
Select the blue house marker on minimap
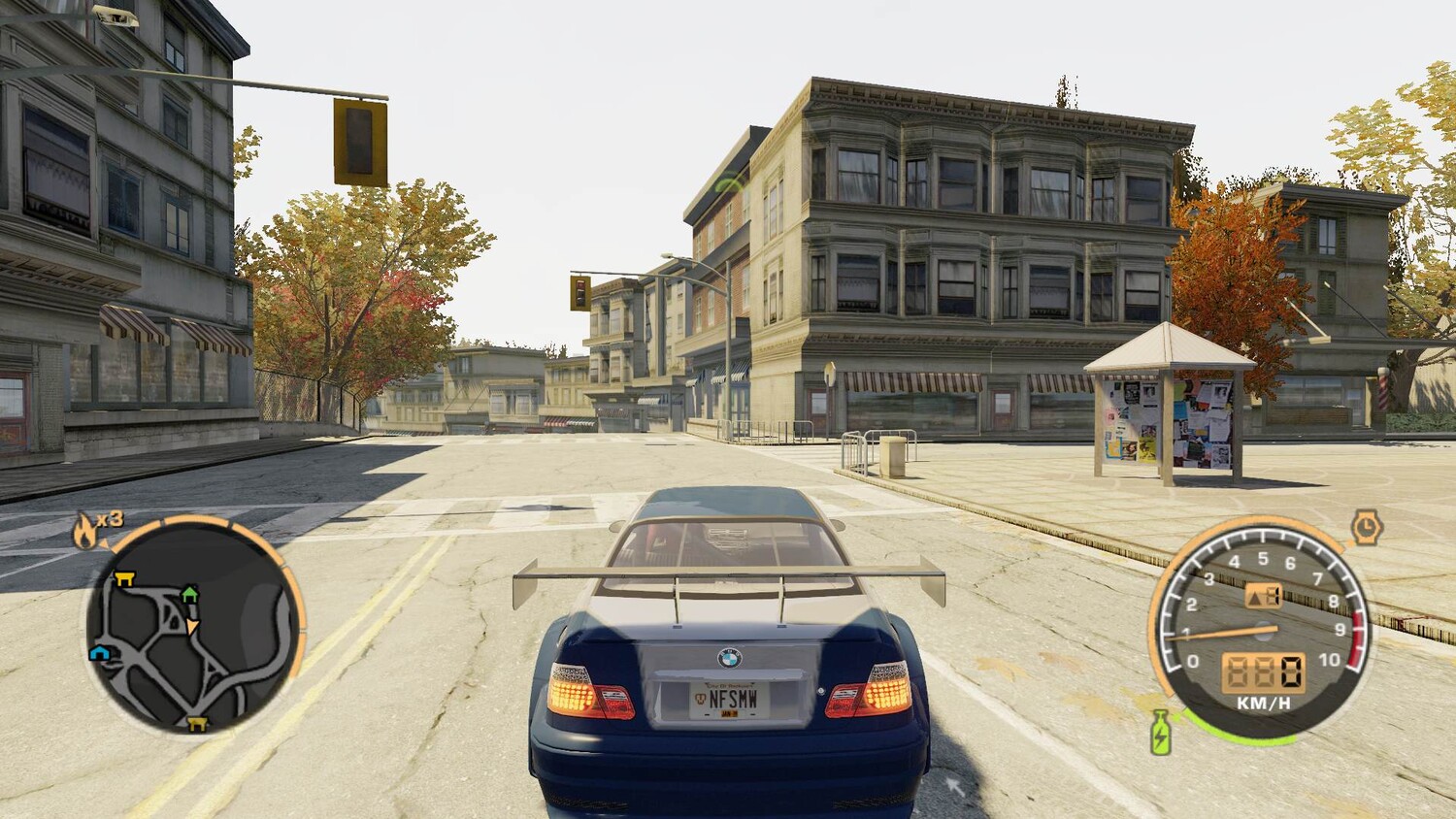coord(99,653)
